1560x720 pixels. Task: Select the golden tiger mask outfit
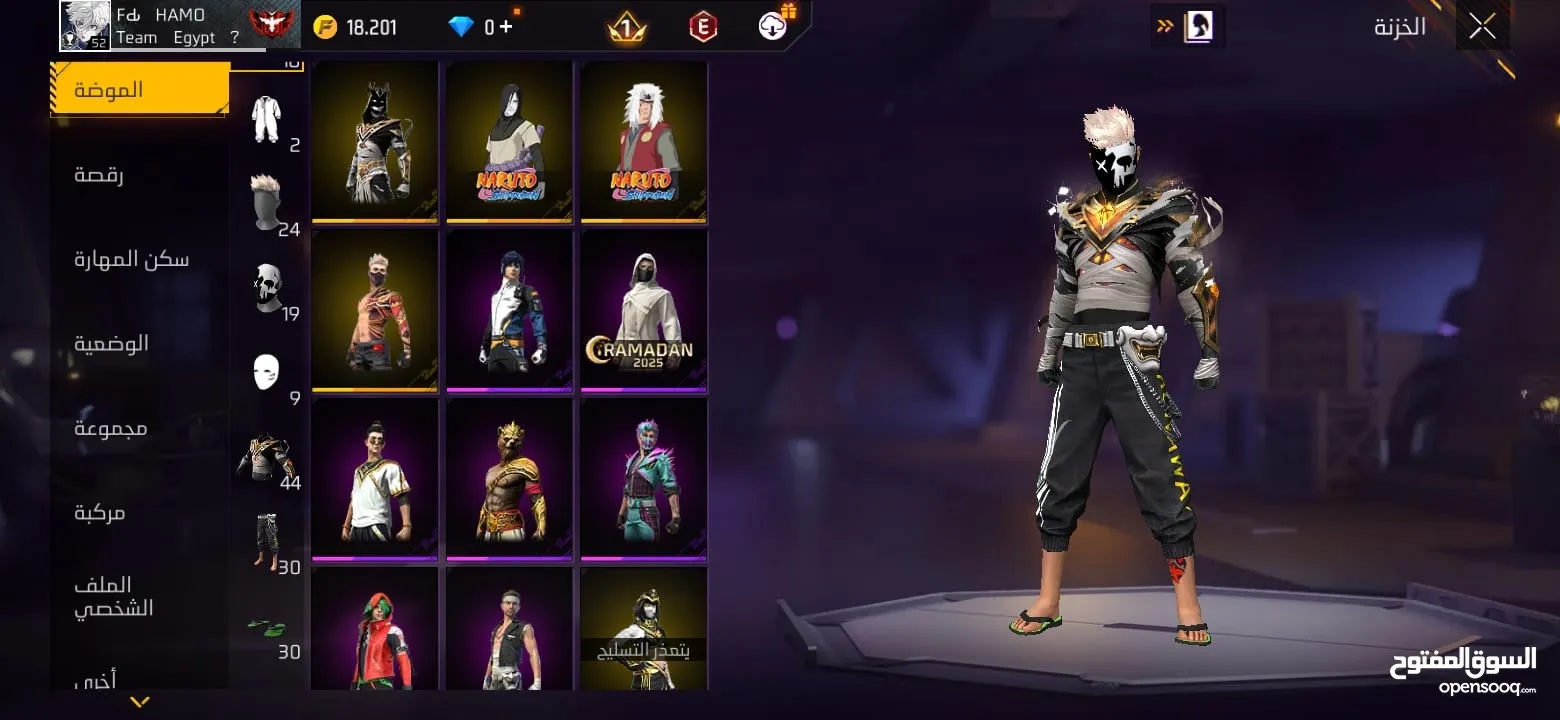509,480
